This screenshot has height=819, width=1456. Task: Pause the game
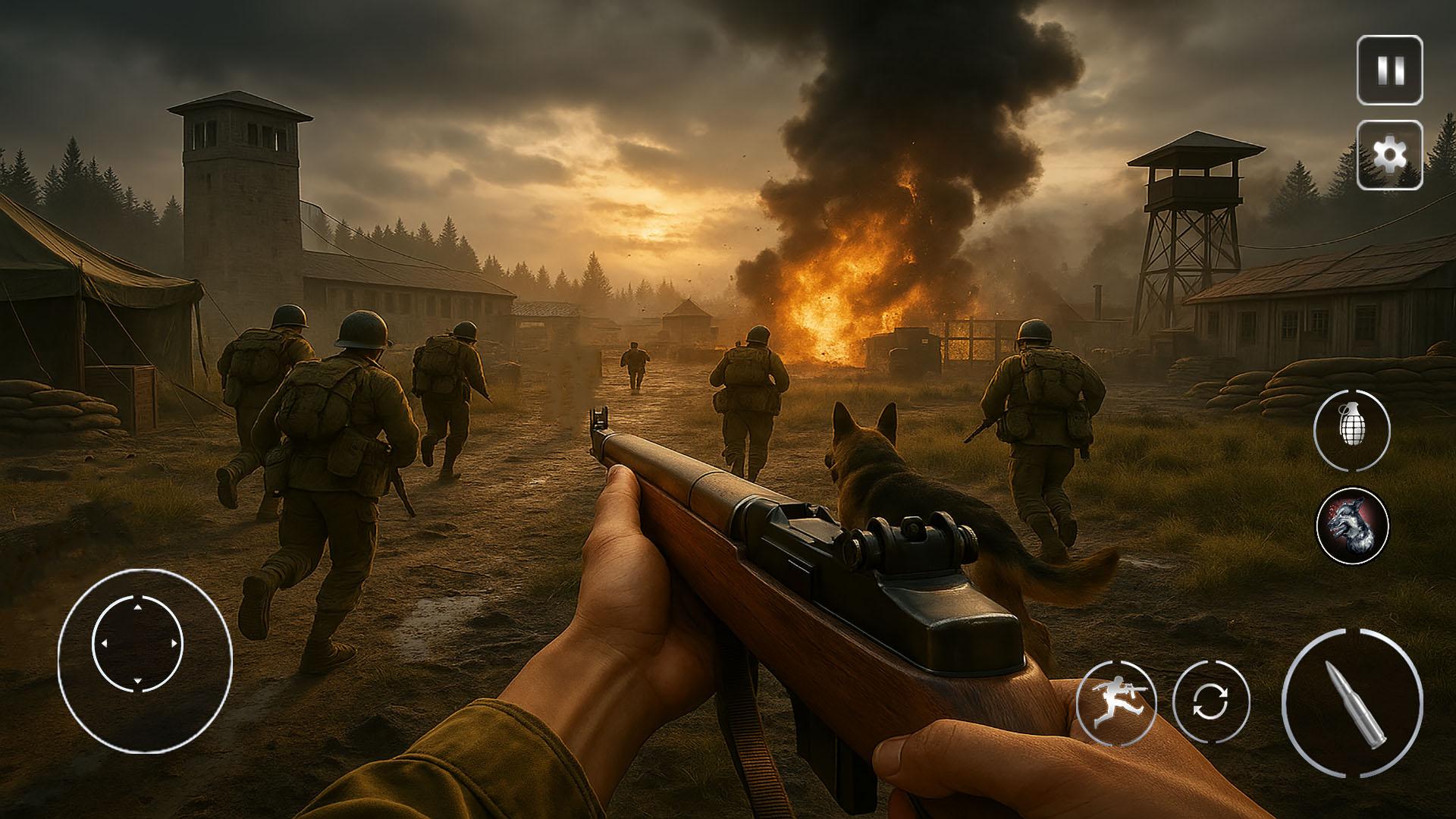click(x=1389, y=71)
